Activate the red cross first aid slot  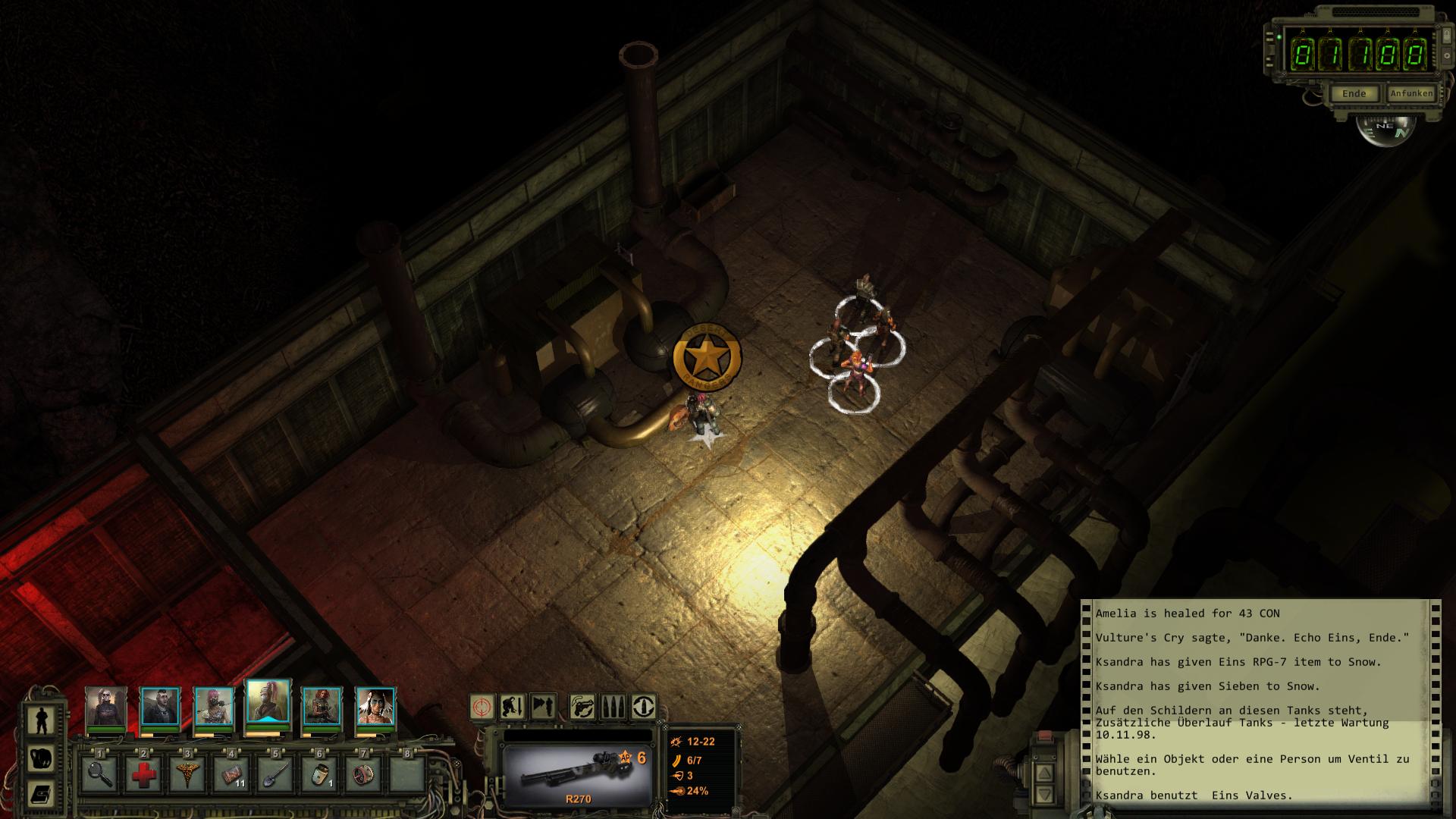[143, 774]
